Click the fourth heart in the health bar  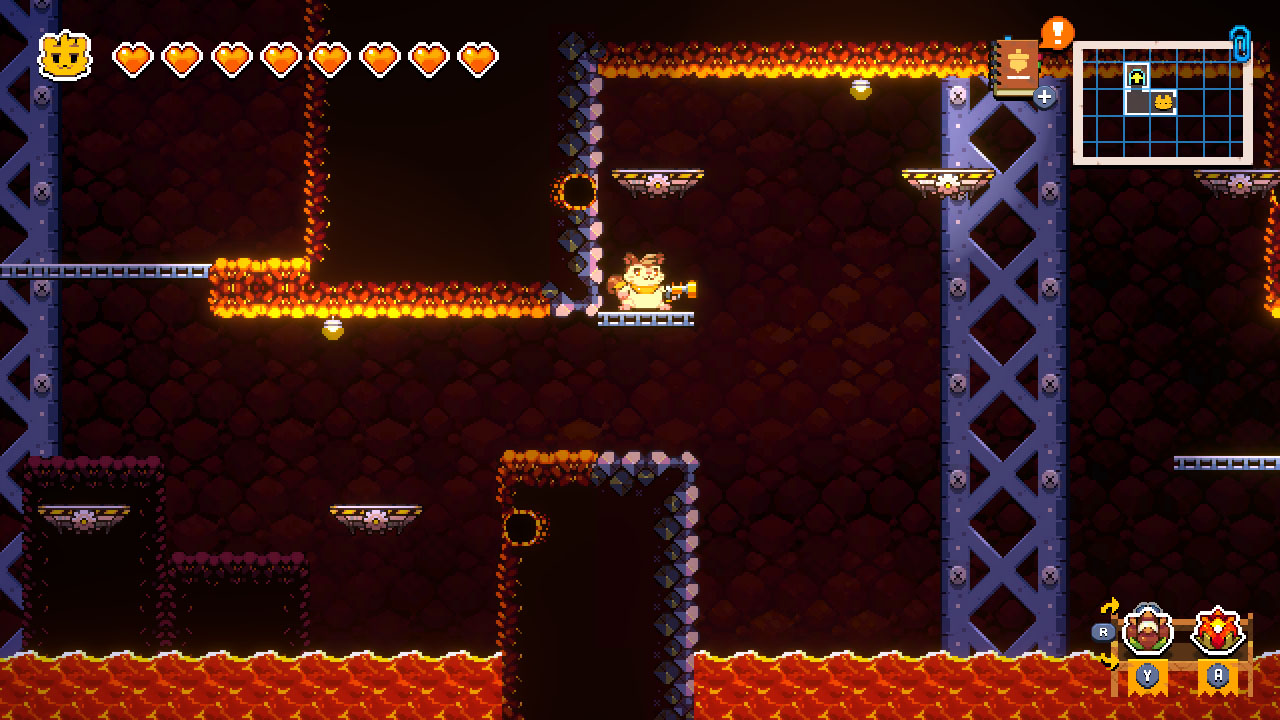[x=280, y=57]
